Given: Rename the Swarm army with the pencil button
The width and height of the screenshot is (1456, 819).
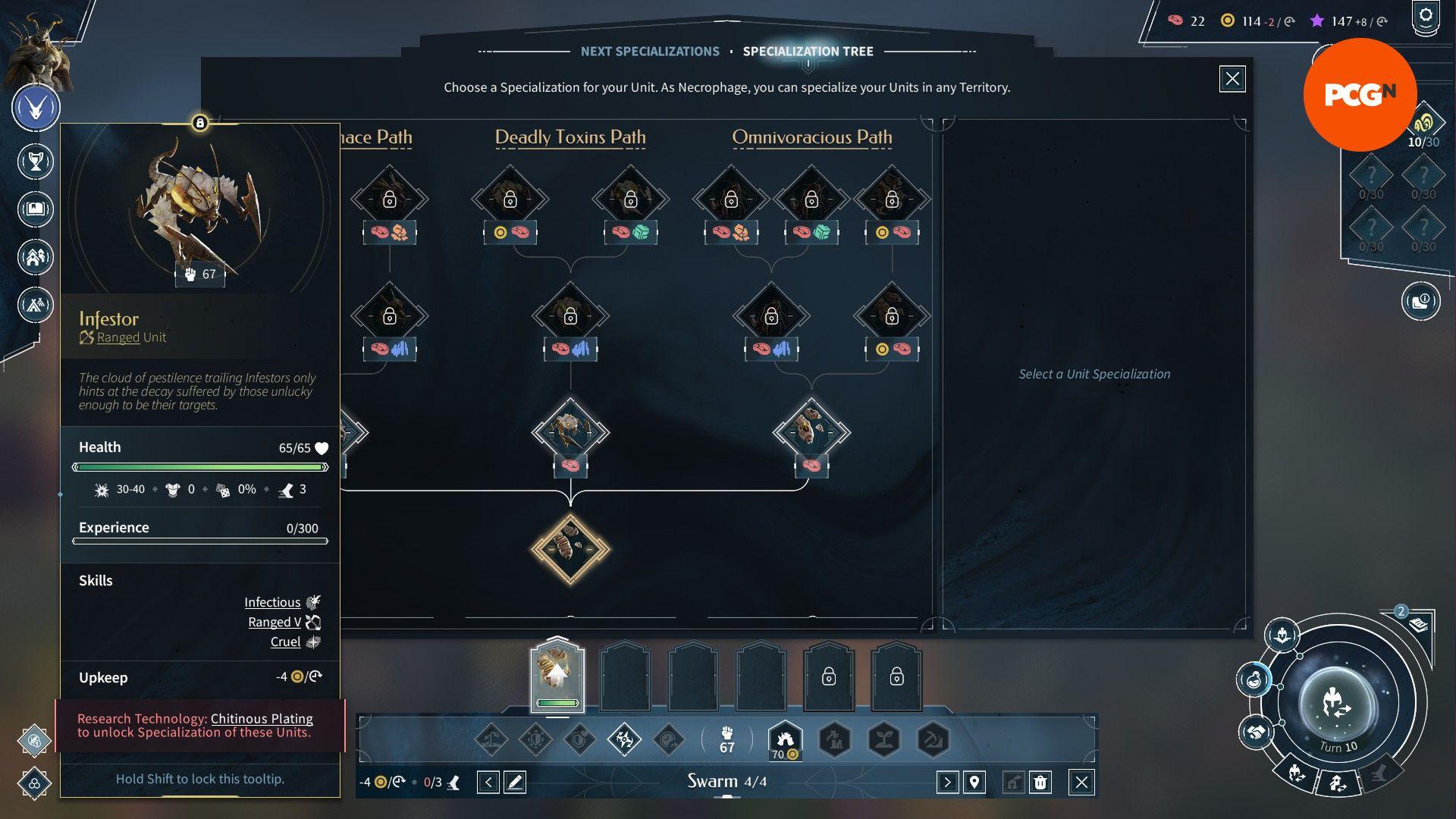Looking at the screenshot, I should tap(515, 782).
